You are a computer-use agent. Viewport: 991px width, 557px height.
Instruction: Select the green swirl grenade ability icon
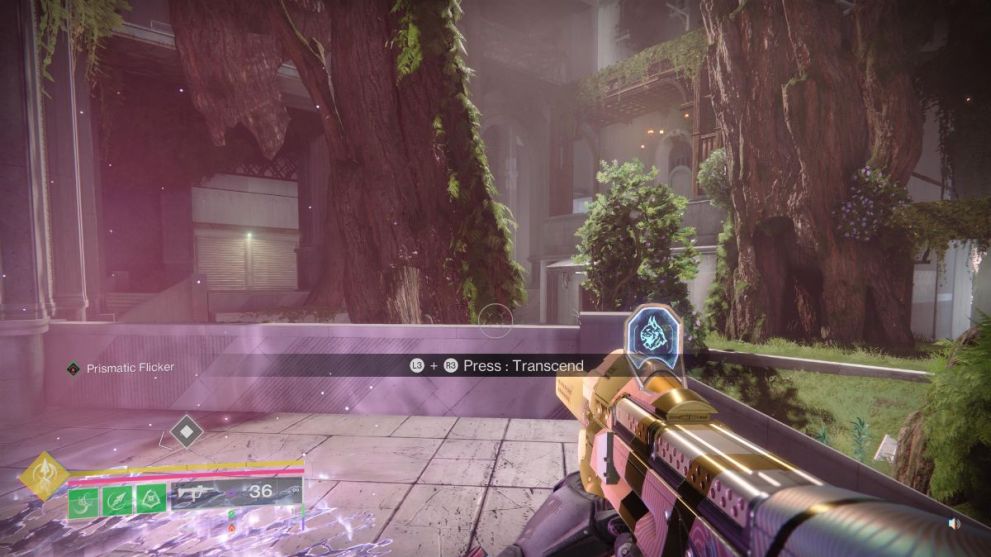(83, 496)
